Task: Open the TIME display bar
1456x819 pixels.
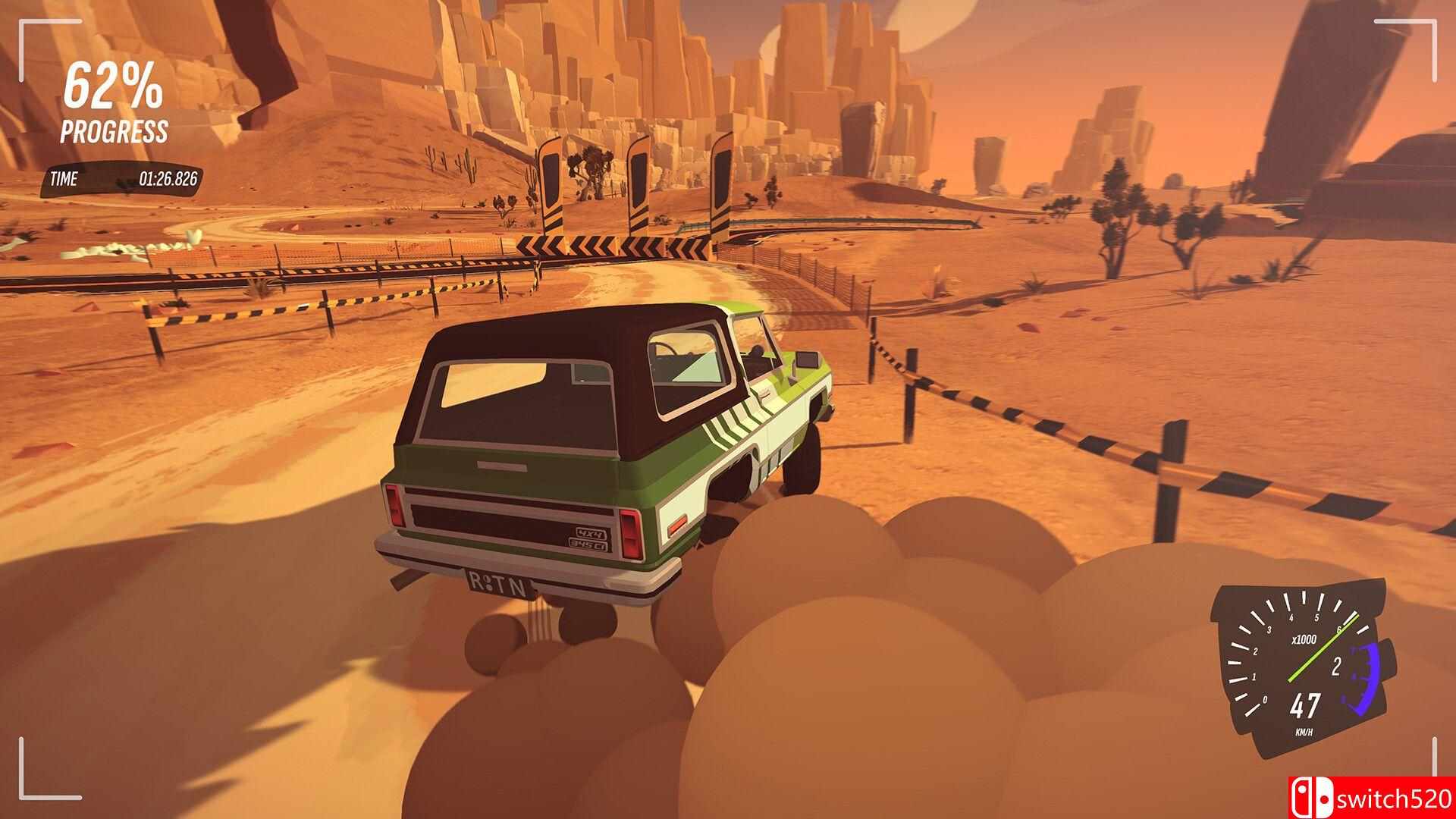Action: click(121, 180)
